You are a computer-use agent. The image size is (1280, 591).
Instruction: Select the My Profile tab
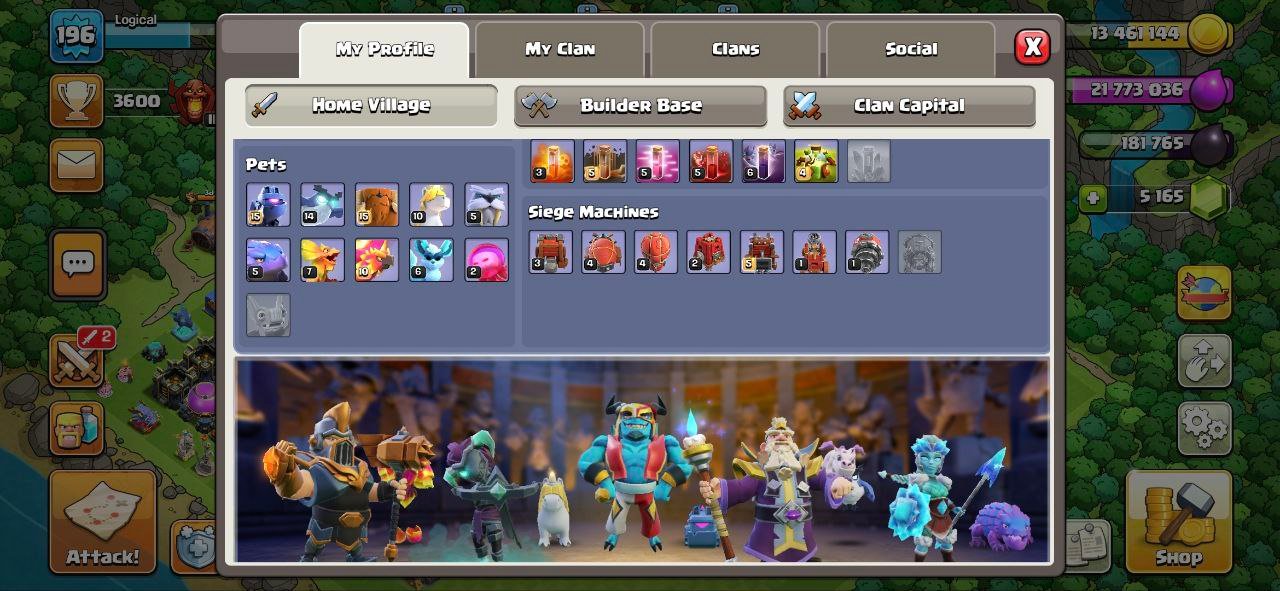tap(384, 49)
